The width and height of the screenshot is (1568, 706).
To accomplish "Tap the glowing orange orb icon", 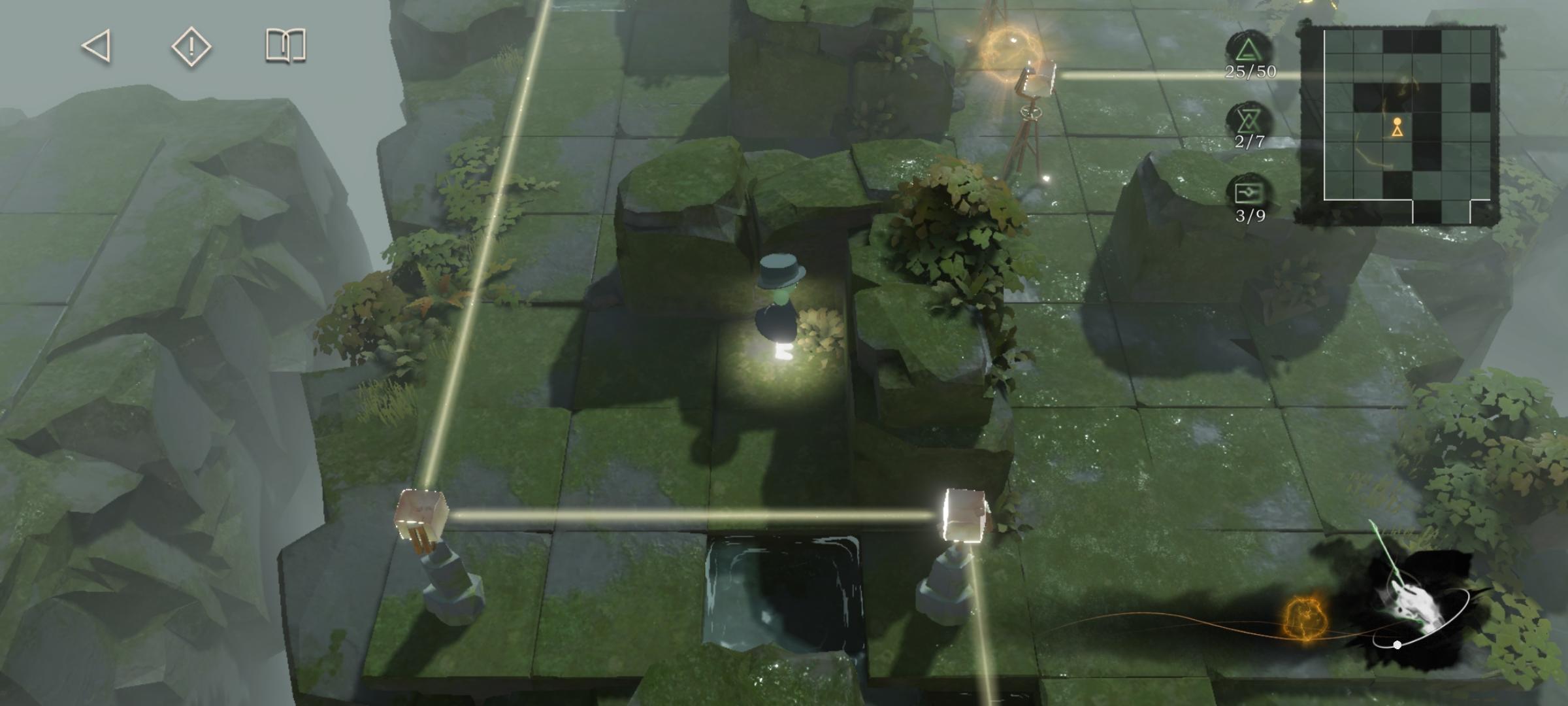I will click(x=1306, y=616).
